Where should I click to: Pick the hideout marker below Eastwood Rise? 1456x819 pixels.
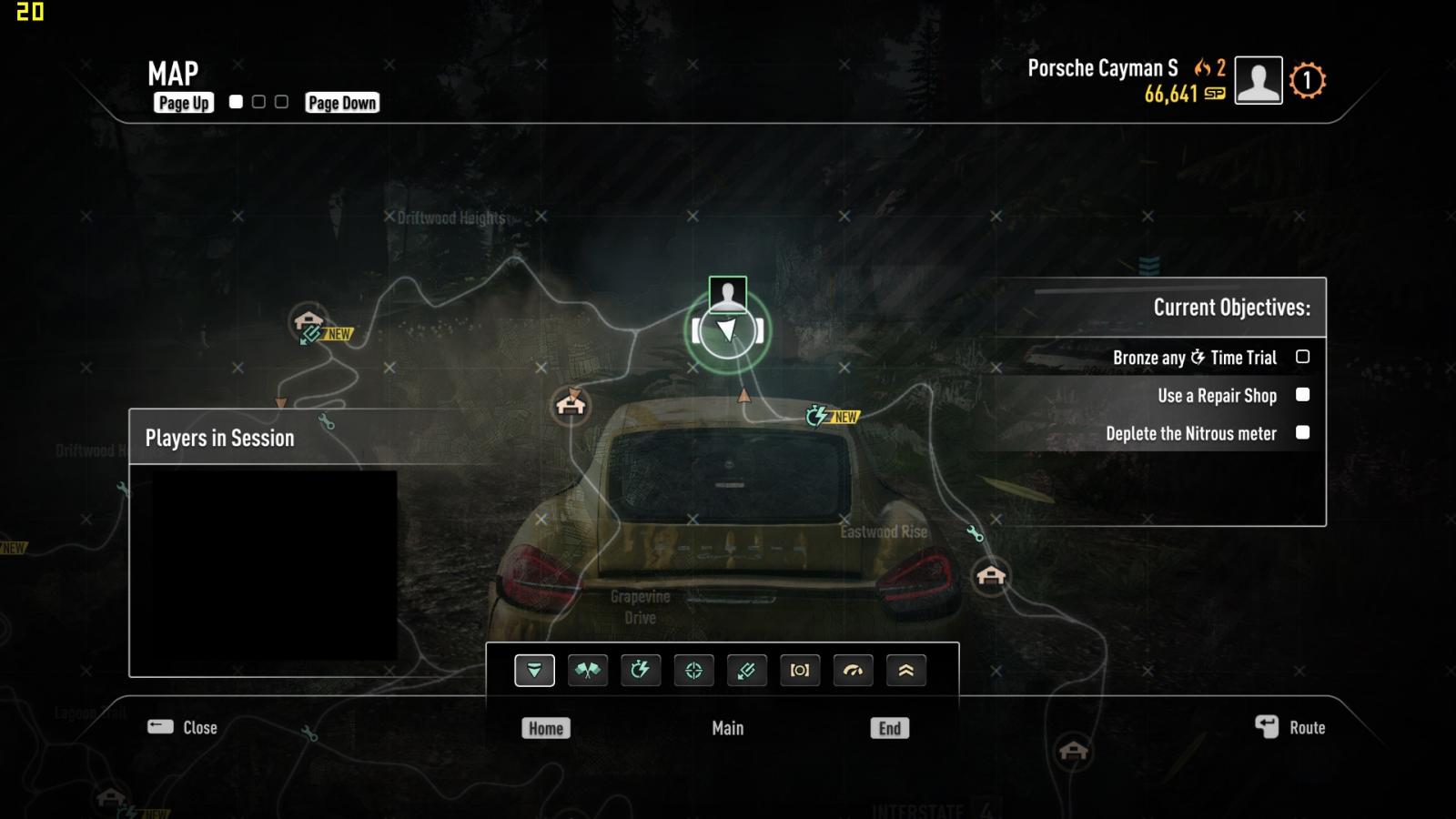pyautogui.click(x=991, y=575)
